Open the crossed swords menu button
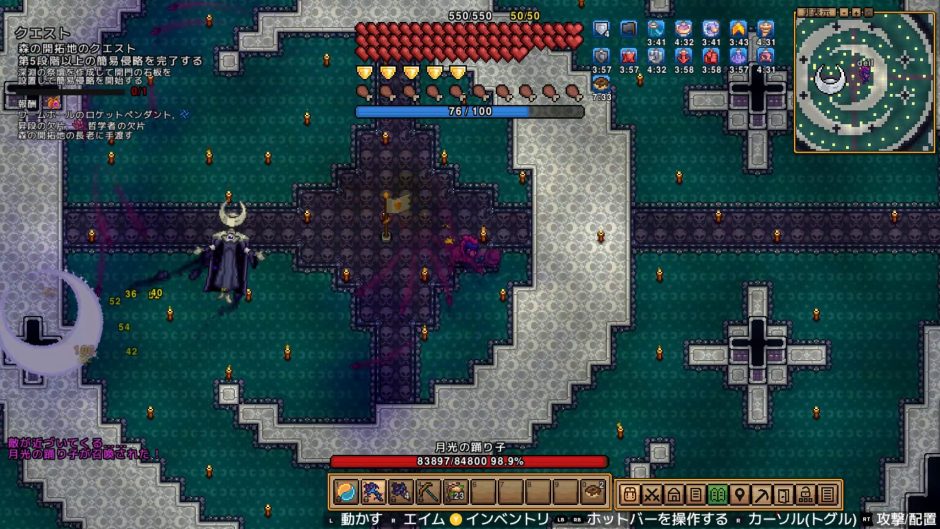 pyautogui.click(x=652, y=494)
